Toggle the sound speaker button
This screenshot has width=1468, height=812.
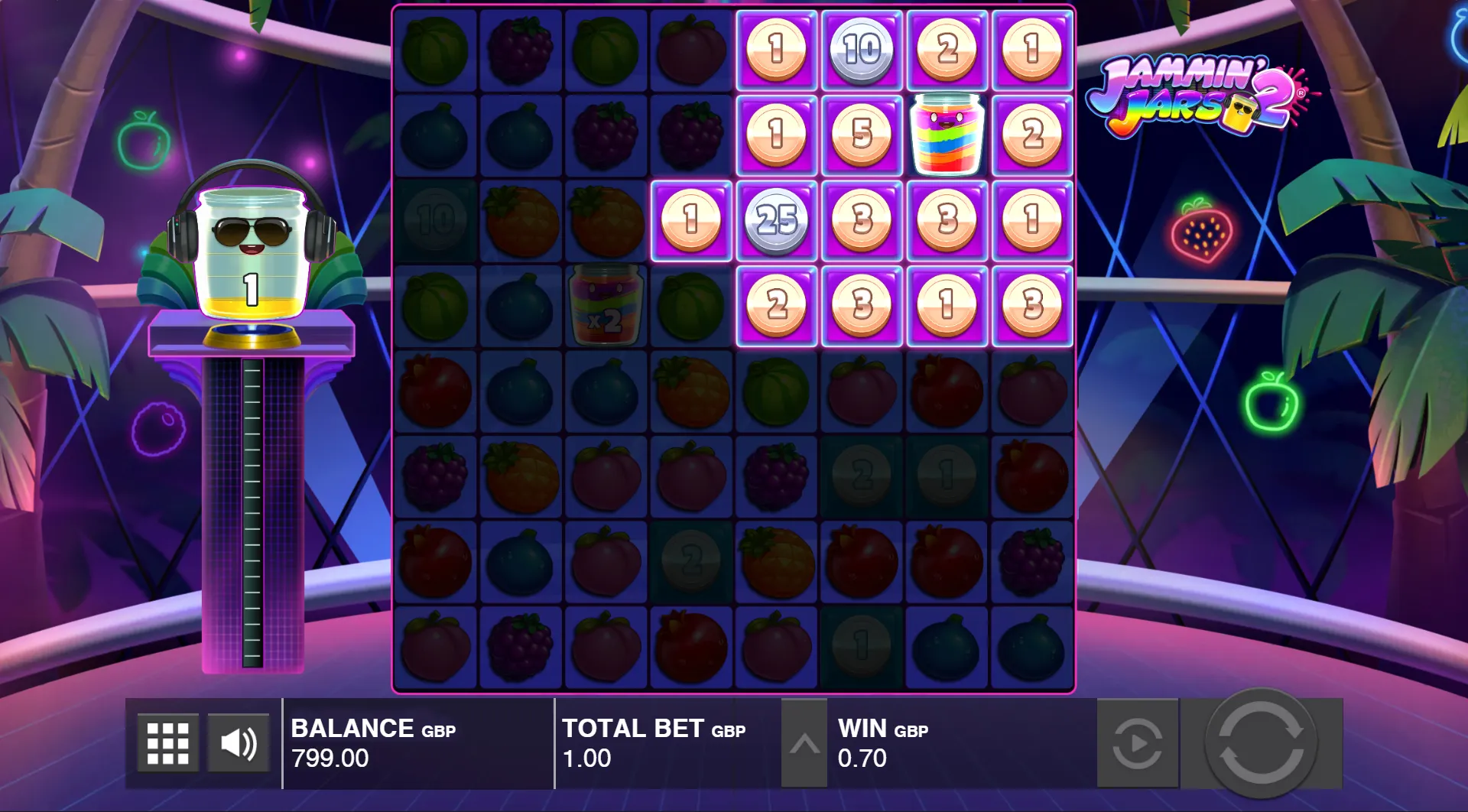(x=238, y=742)
